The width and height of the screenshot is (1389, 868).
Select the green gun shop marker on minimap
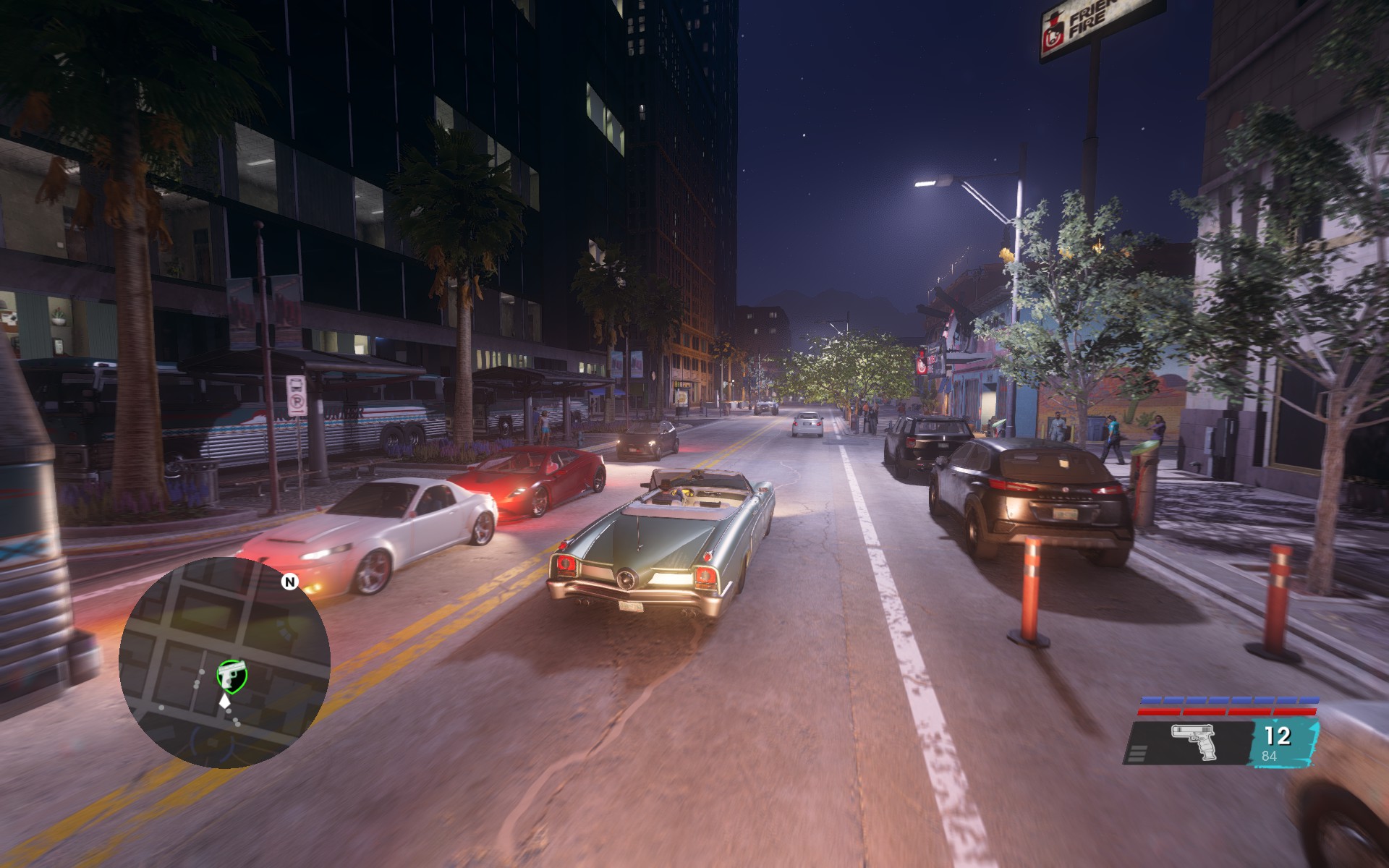[x=231, y=674]
